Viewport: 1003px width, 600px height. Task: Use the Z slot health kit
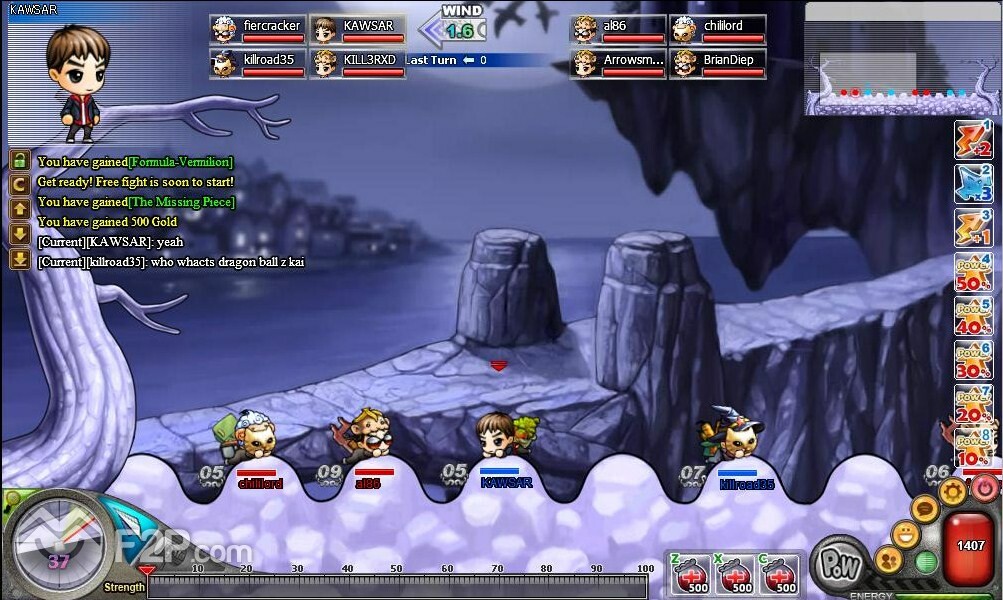coord(690,575)
